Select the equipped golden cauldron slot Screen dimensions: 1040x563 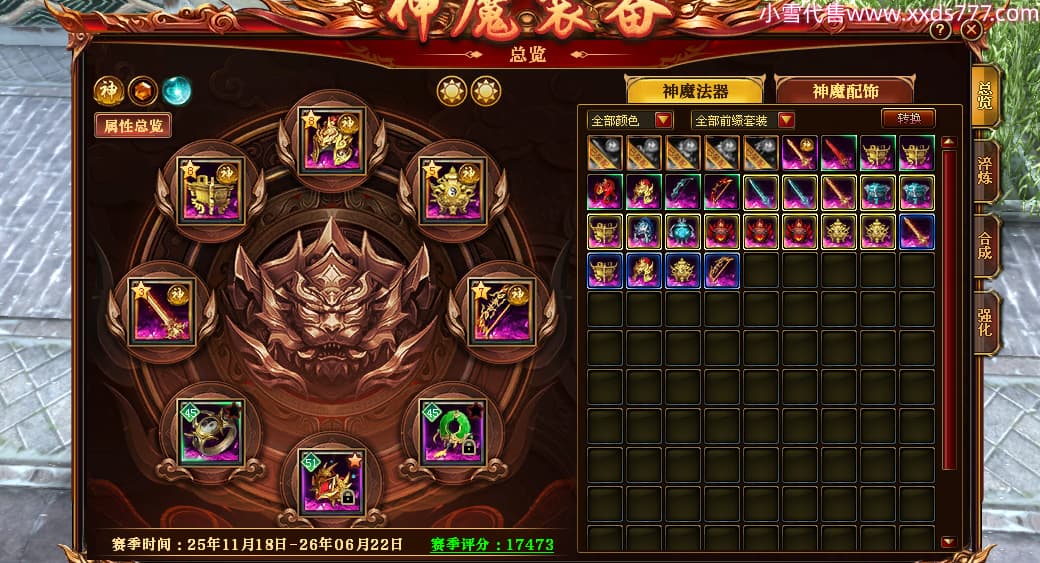tap(211, 188)
